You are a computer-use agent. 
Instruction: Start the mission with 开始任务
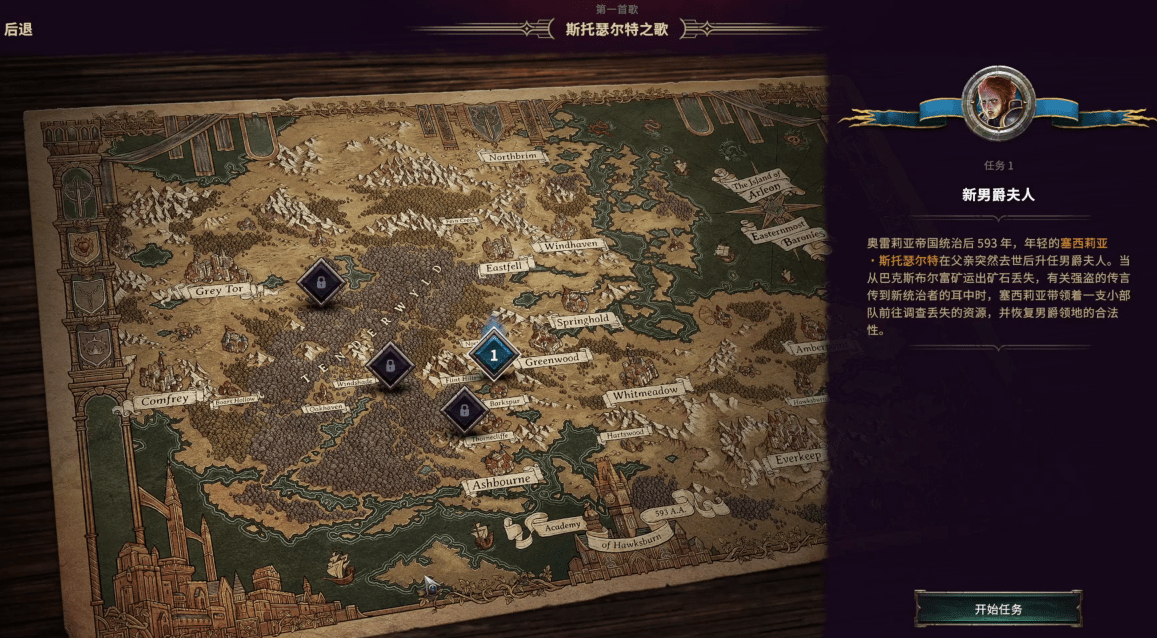click(x=998, y=609)
